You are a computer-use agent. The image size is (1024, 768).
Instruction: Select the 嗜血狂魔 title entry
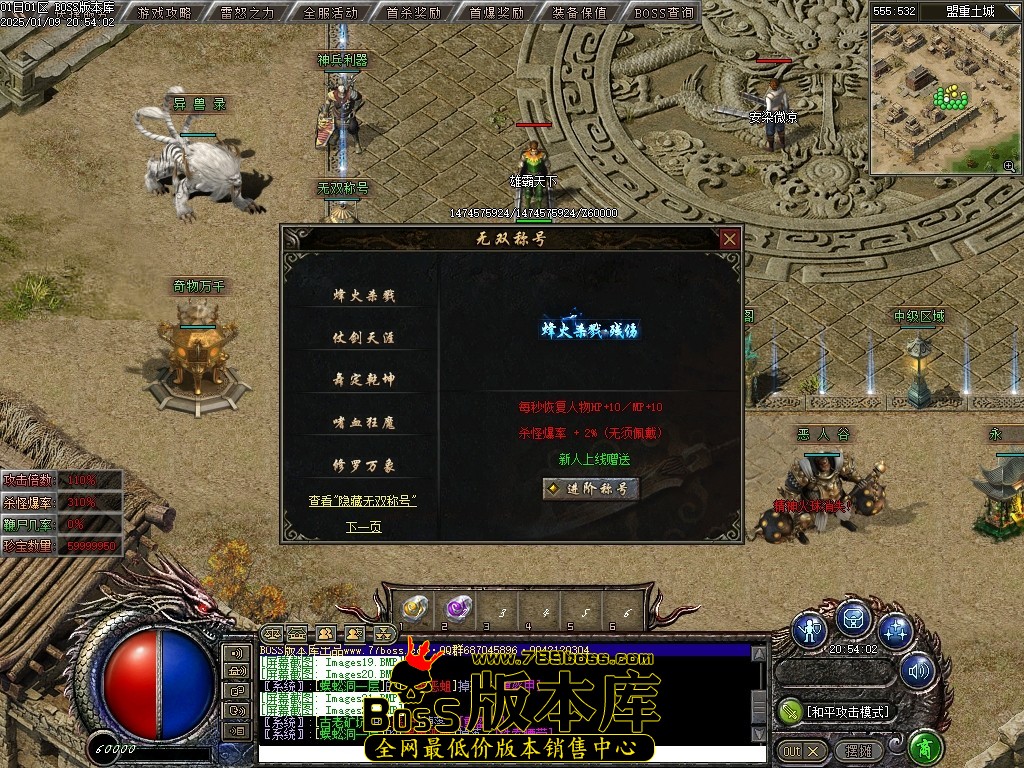click(364, 423)
